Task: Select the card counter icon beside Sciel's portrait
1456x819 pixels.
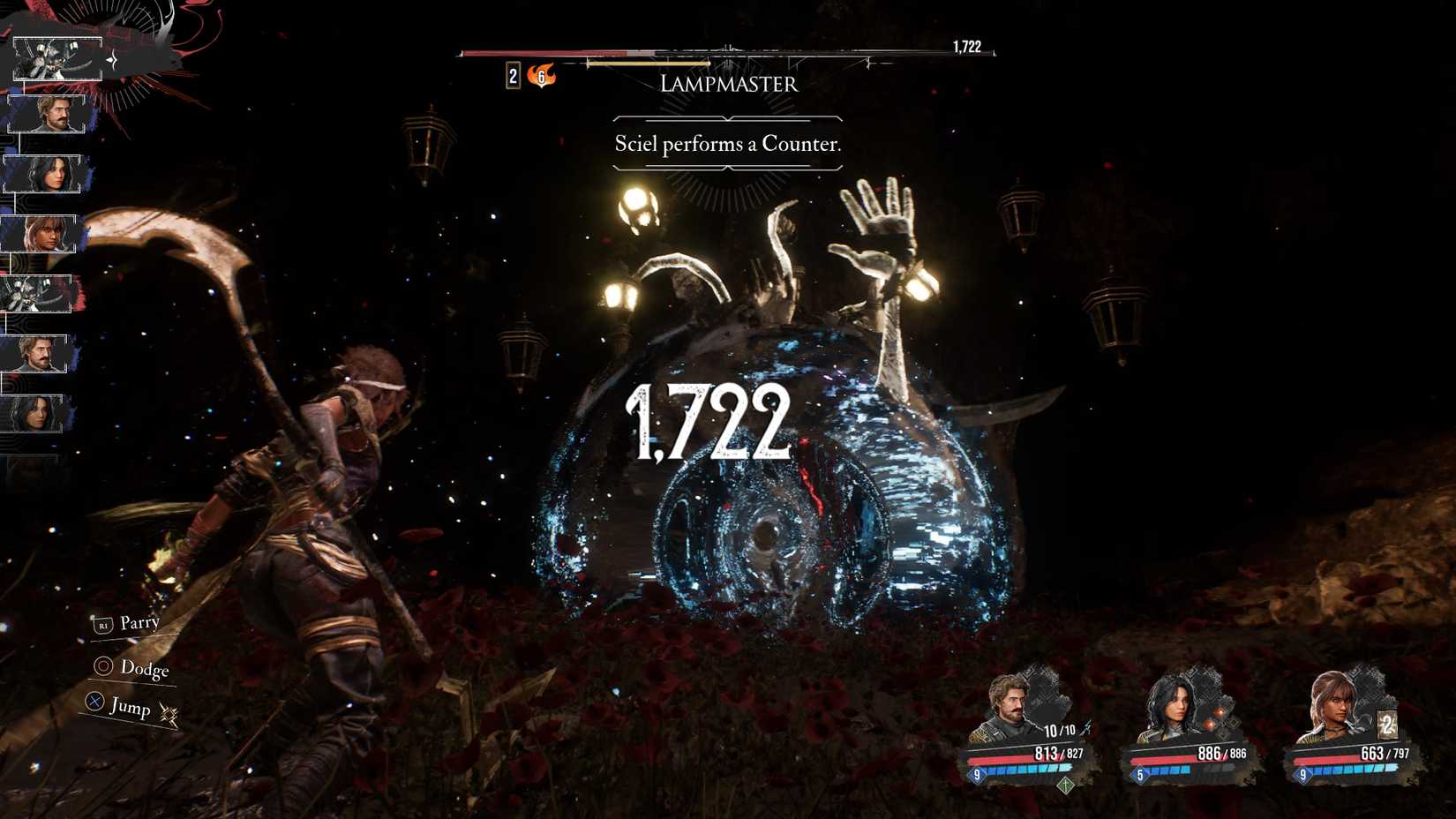Action: (1389, 725)
